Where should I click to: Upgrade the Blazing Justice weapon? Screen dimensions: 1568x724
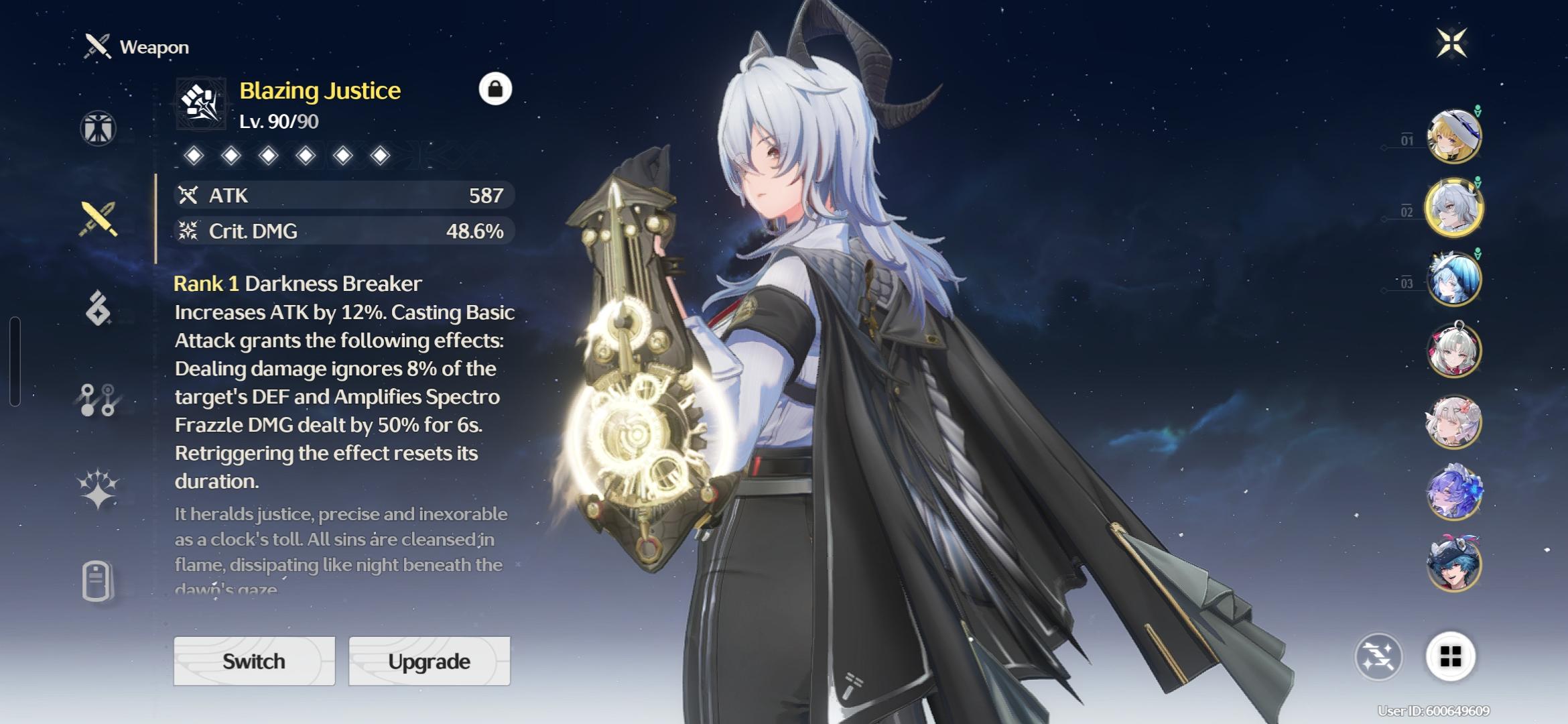coord(429,661)
